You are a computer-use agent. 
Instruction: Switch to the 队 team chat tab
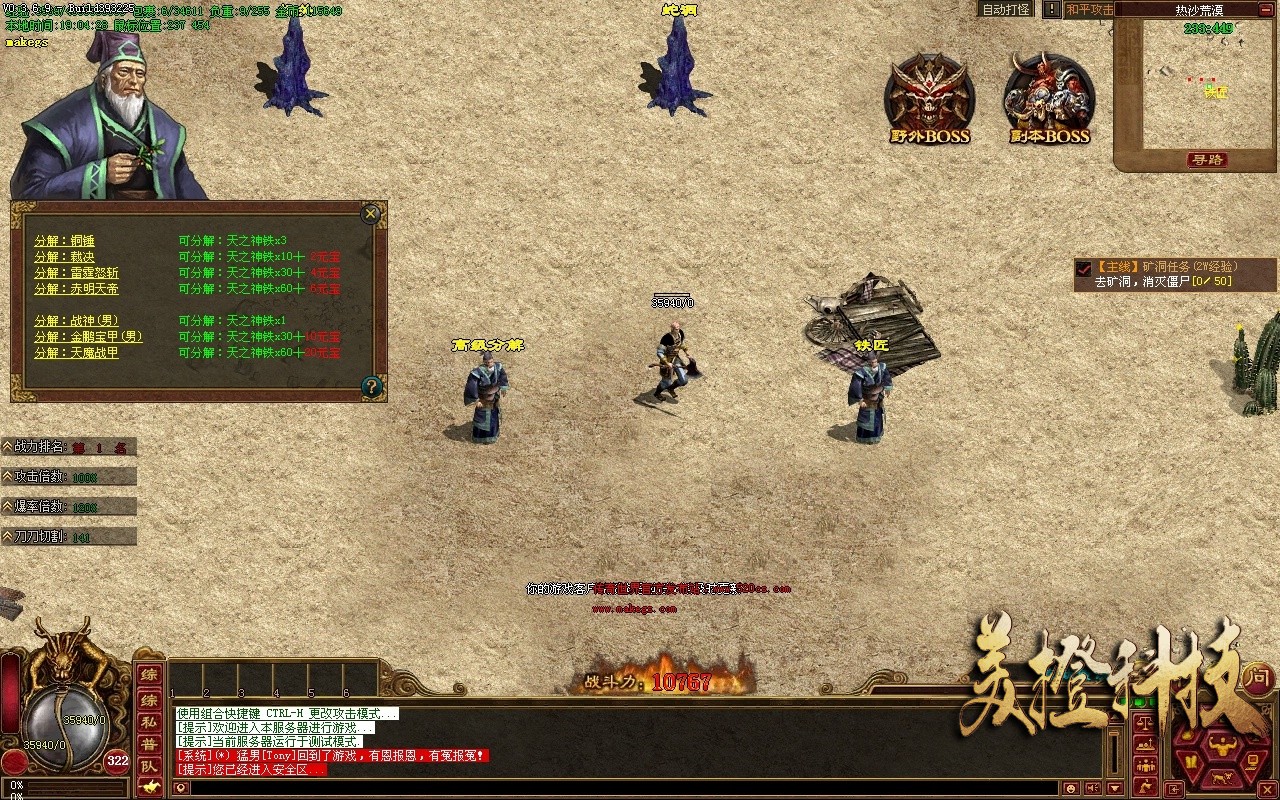tap(149, 766)
